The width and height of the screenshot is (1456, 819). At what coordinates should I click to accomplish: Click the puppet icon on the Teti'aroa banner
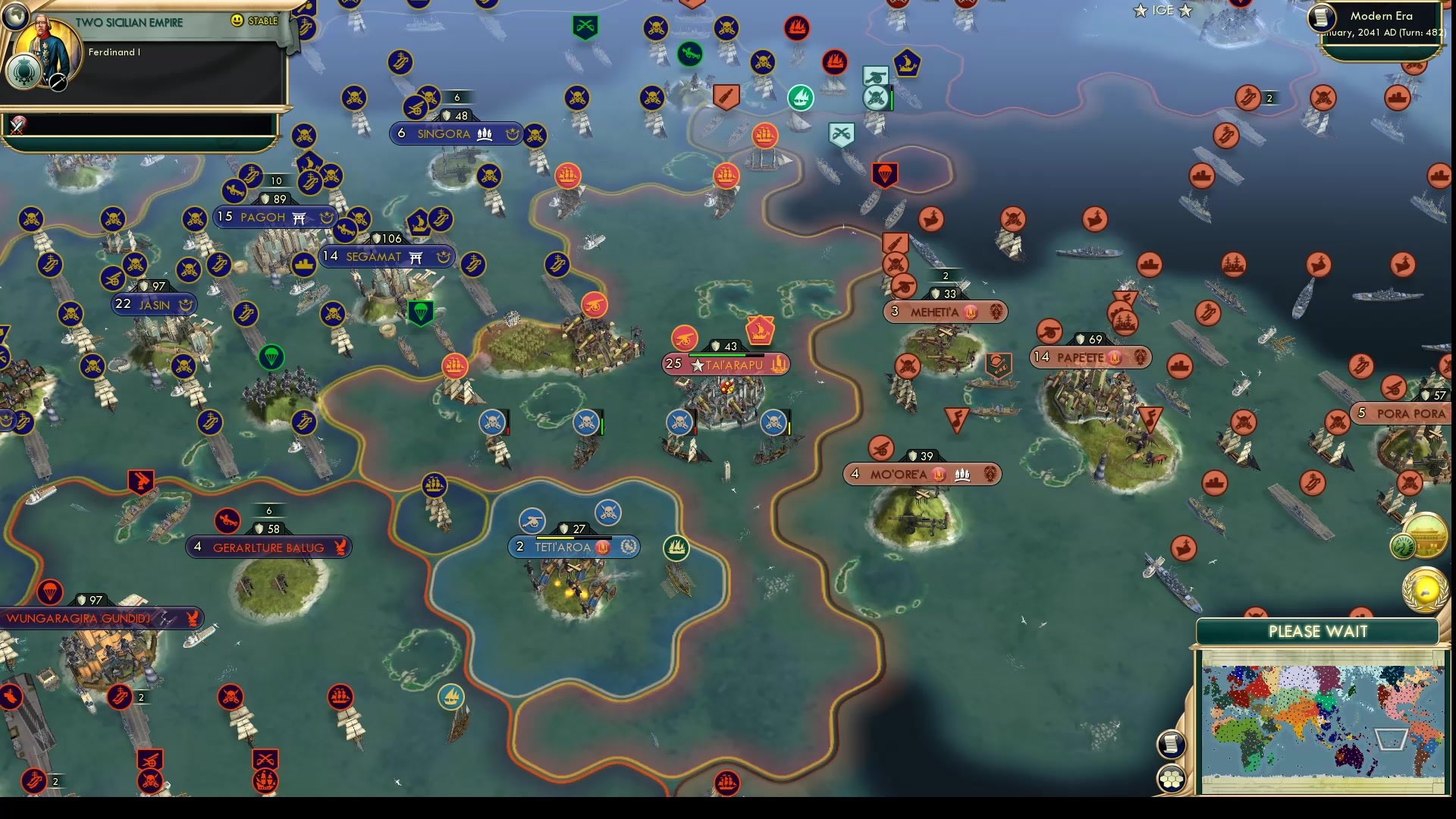pos(603,546)
